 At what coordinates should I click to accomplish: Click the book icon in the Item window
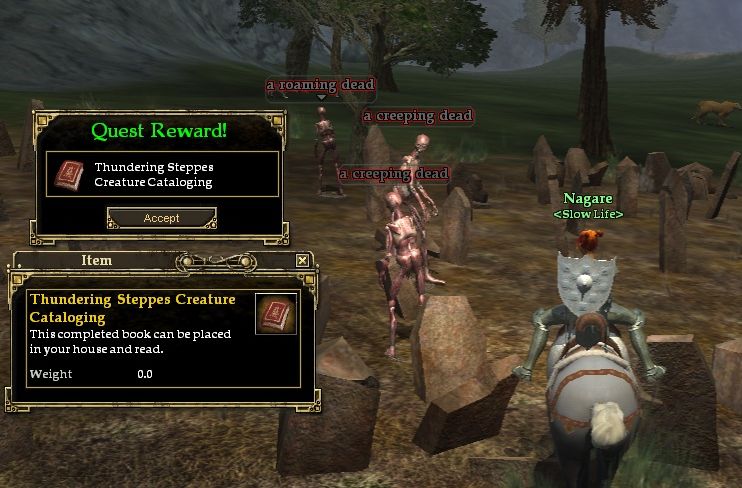pyautogui.click(x=275, y=314)
